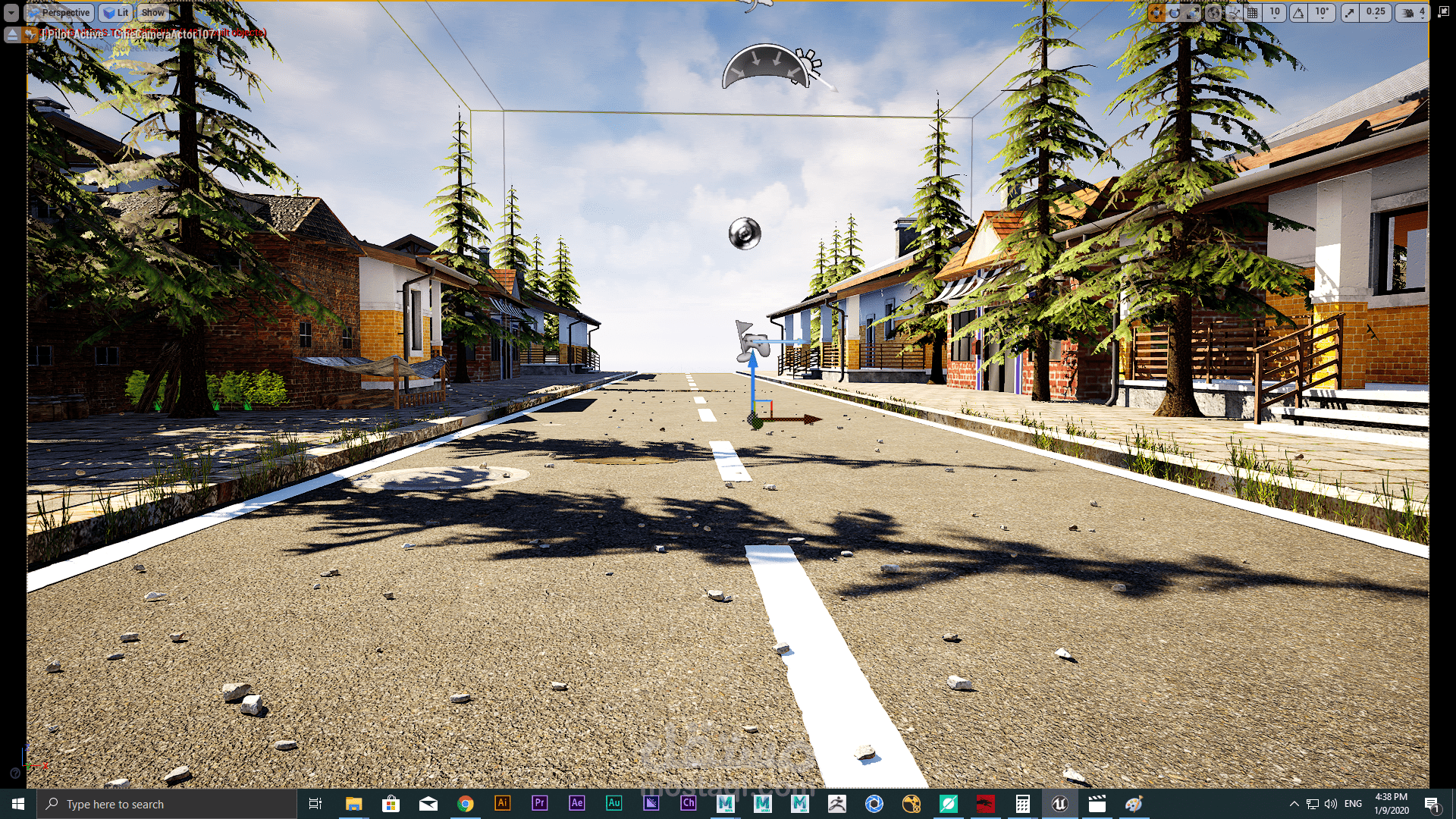Select the translate (move) transform tool
The width and height of the screenshot is (1456, 819).
click(x=1156, y=13)
